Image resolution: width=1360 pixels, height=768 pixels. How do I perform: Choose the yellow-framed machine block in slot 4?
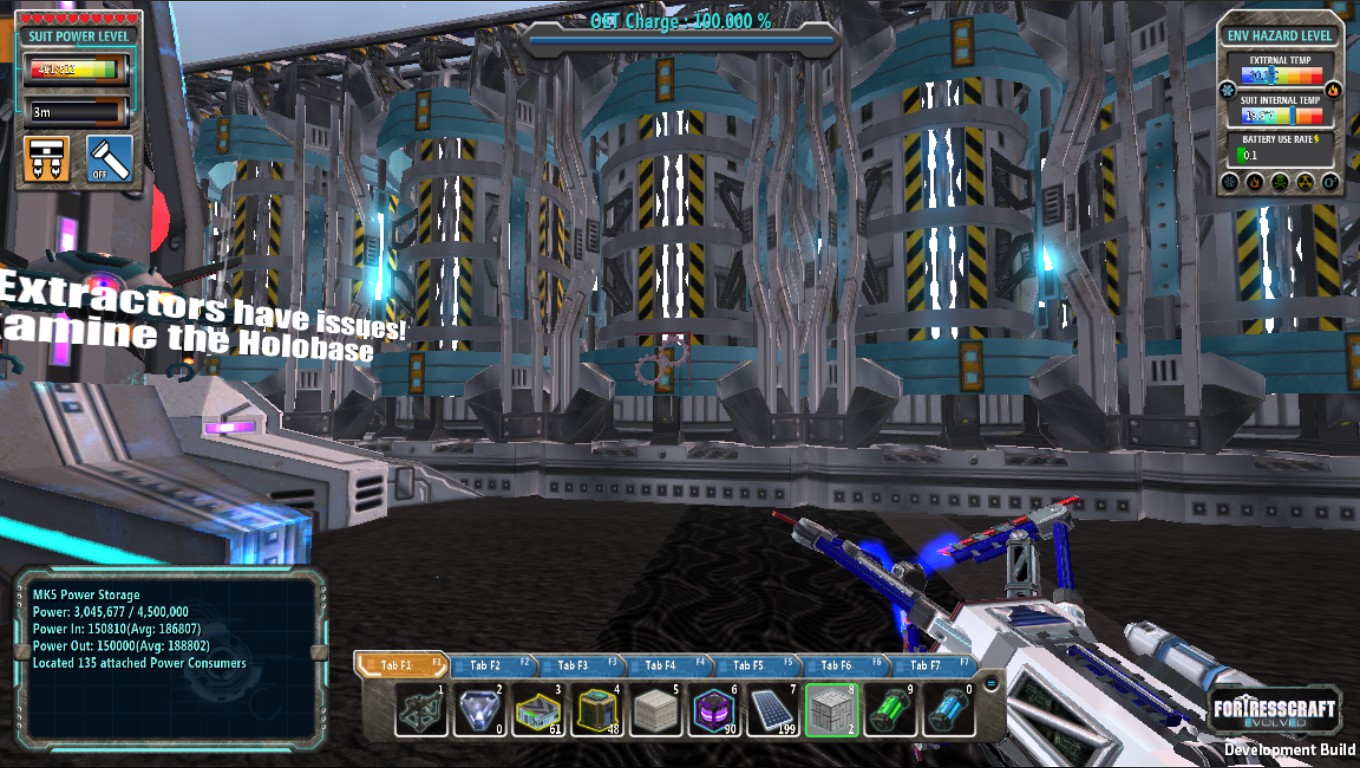point(597,710)
